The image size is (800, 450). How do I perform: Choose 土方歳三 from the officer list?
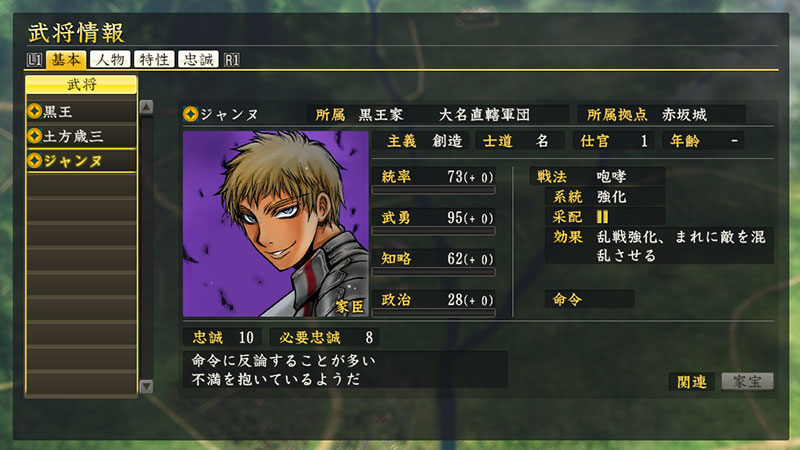(82, 135)
